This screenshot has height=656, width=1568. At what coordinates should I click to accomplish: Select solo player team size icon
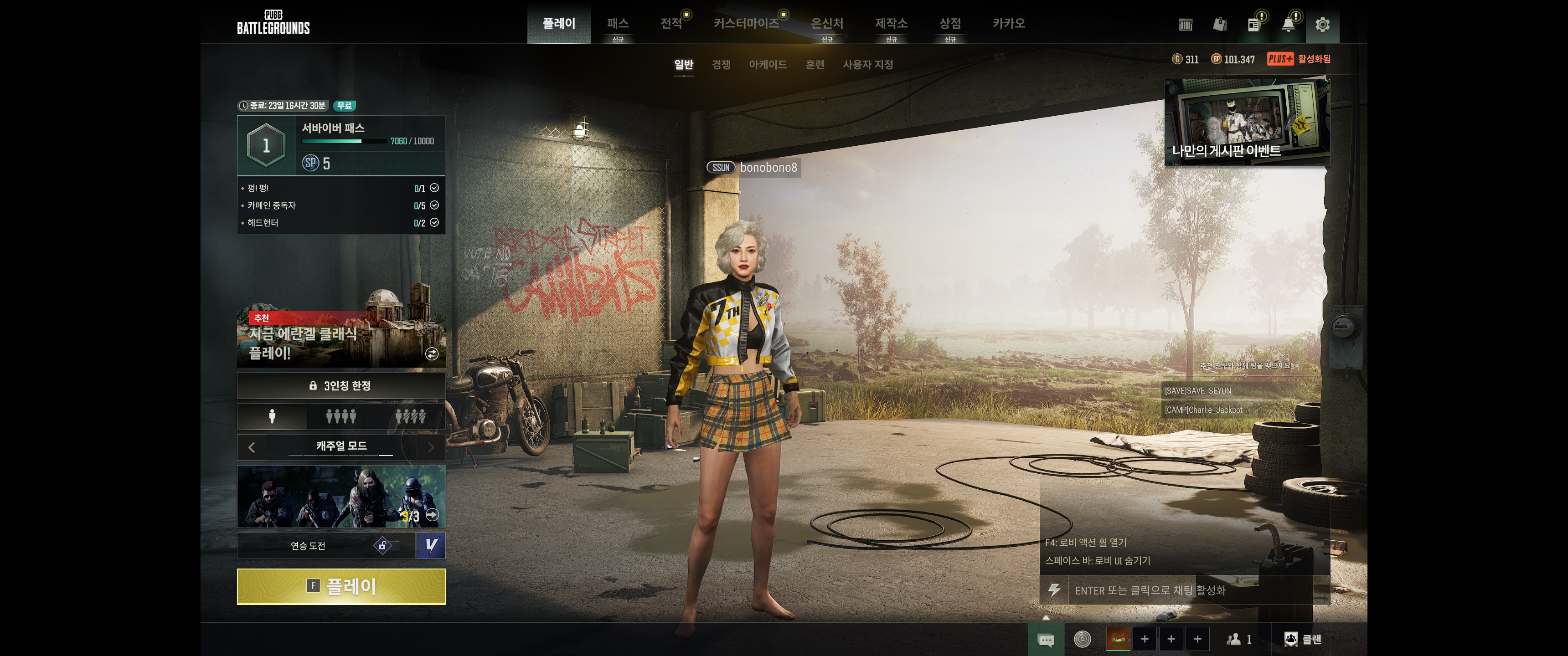[272, 416]
